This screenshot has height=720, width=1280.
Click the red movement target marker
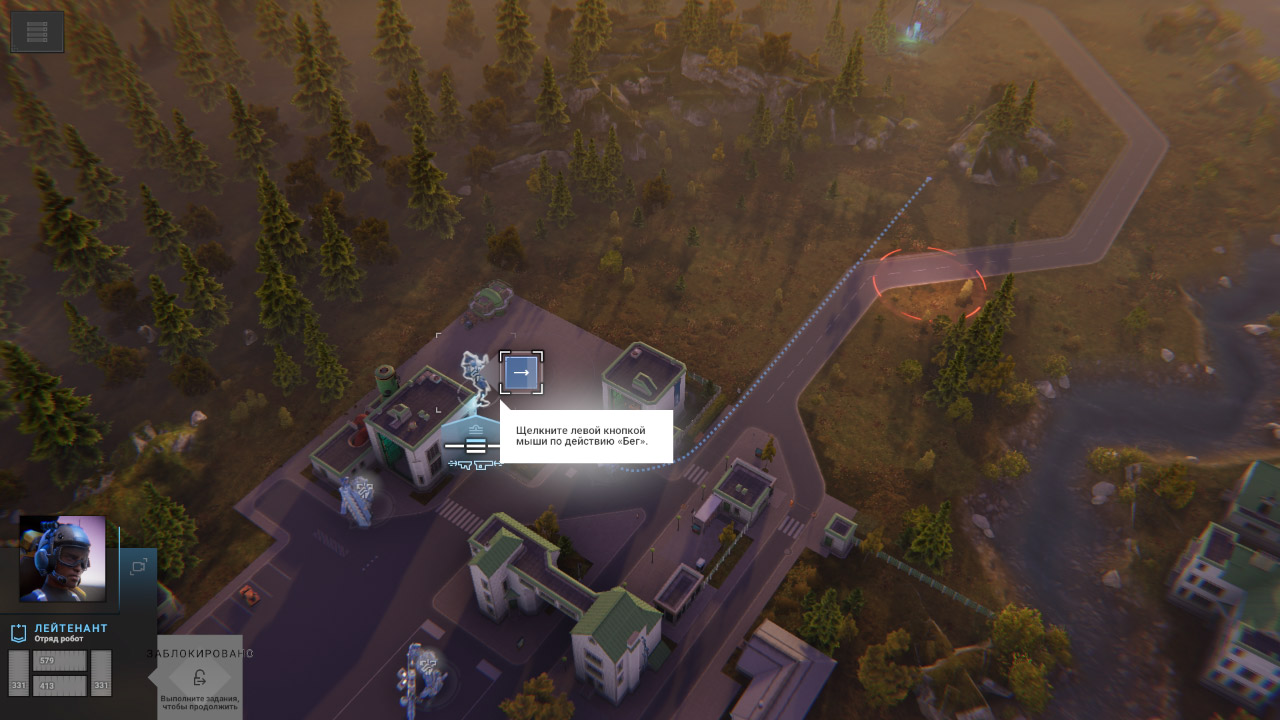[930, 283]
